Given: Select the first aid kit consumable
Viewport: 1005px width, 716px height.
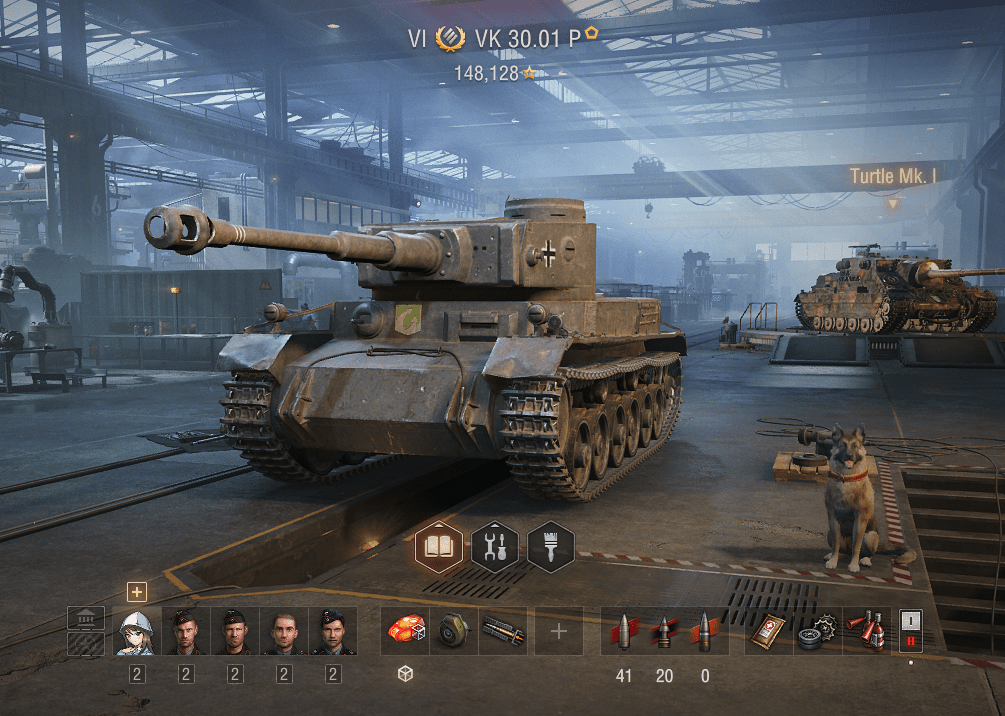Looking at the screenshot, I should click(x=769, y=631).
